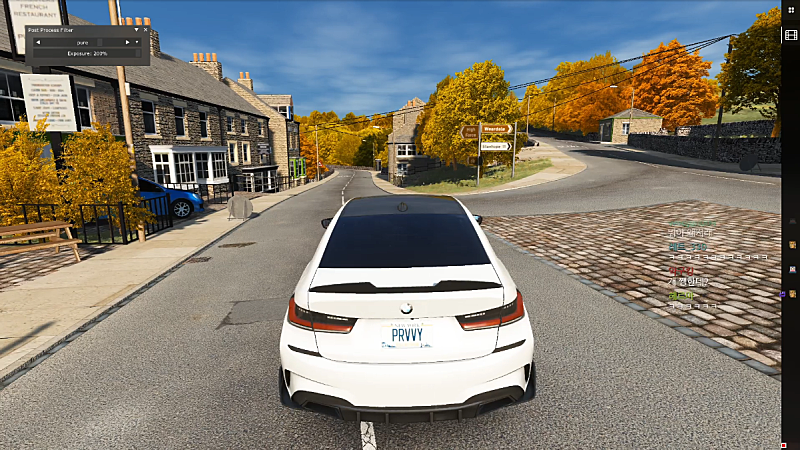The width and height of the screenshot is (800, 450).
Task: Collapse the Post Process Filter panel
Action: coord(136,31)
